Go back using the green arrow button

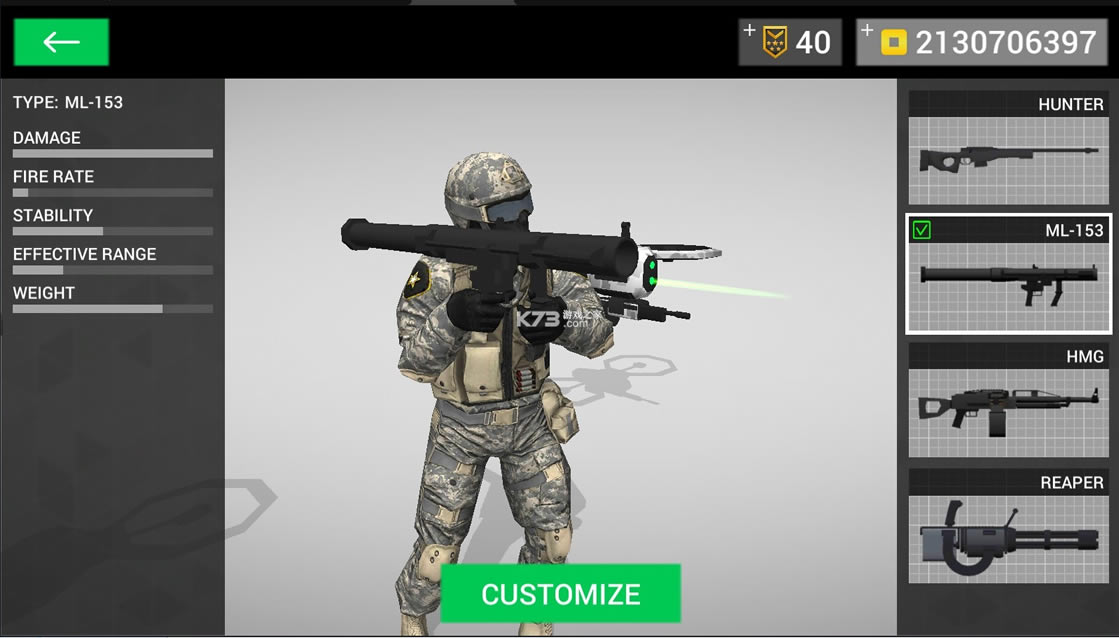coord(61,42)
